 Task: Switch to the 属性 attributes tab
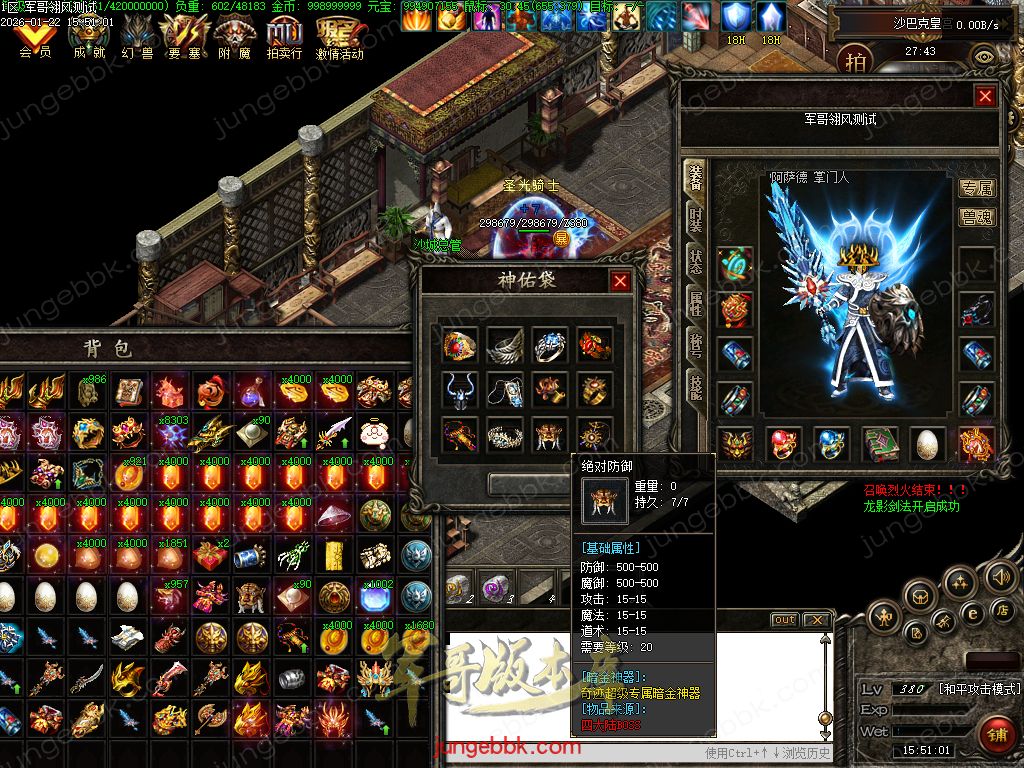[x=695, y=302]
